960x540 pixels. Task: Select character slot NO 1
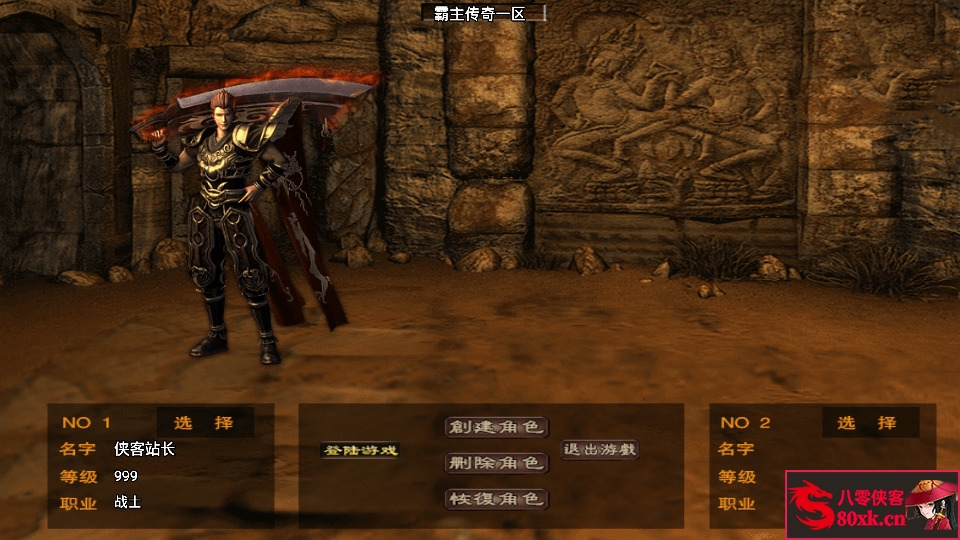[x=203, y=423]
